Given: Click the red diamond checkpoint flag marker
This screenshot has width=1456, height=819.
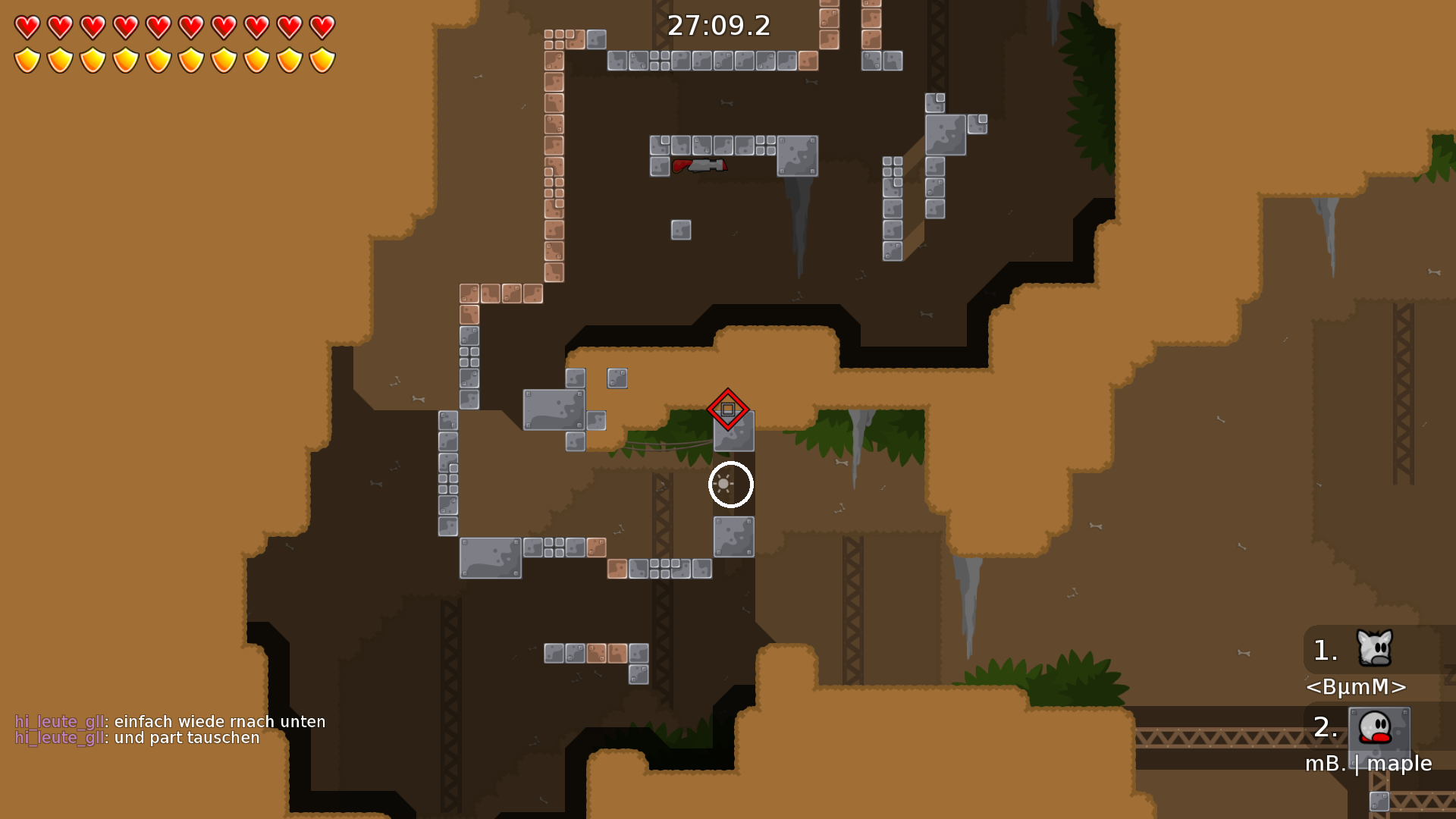Looking at the screenshot, I should coord(729,409).
